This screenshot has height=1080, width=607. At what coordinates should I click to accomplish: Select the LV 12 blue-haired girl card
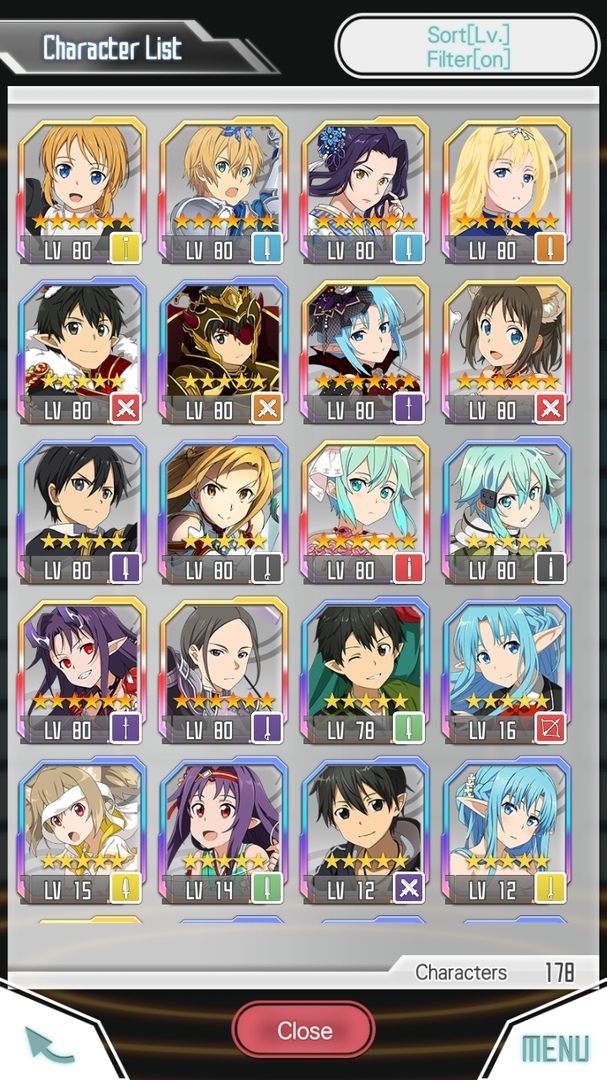click(507, 832)
